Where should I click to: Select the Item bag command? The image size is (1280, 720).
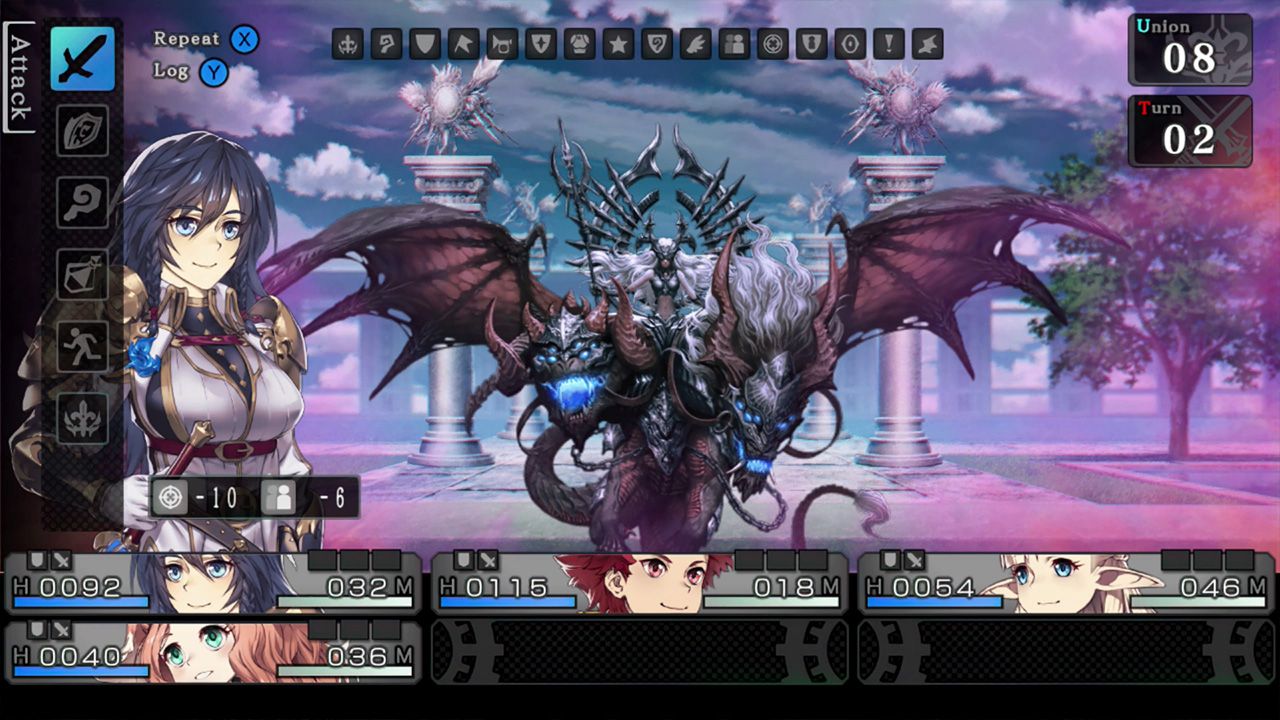tap(83, 275)
